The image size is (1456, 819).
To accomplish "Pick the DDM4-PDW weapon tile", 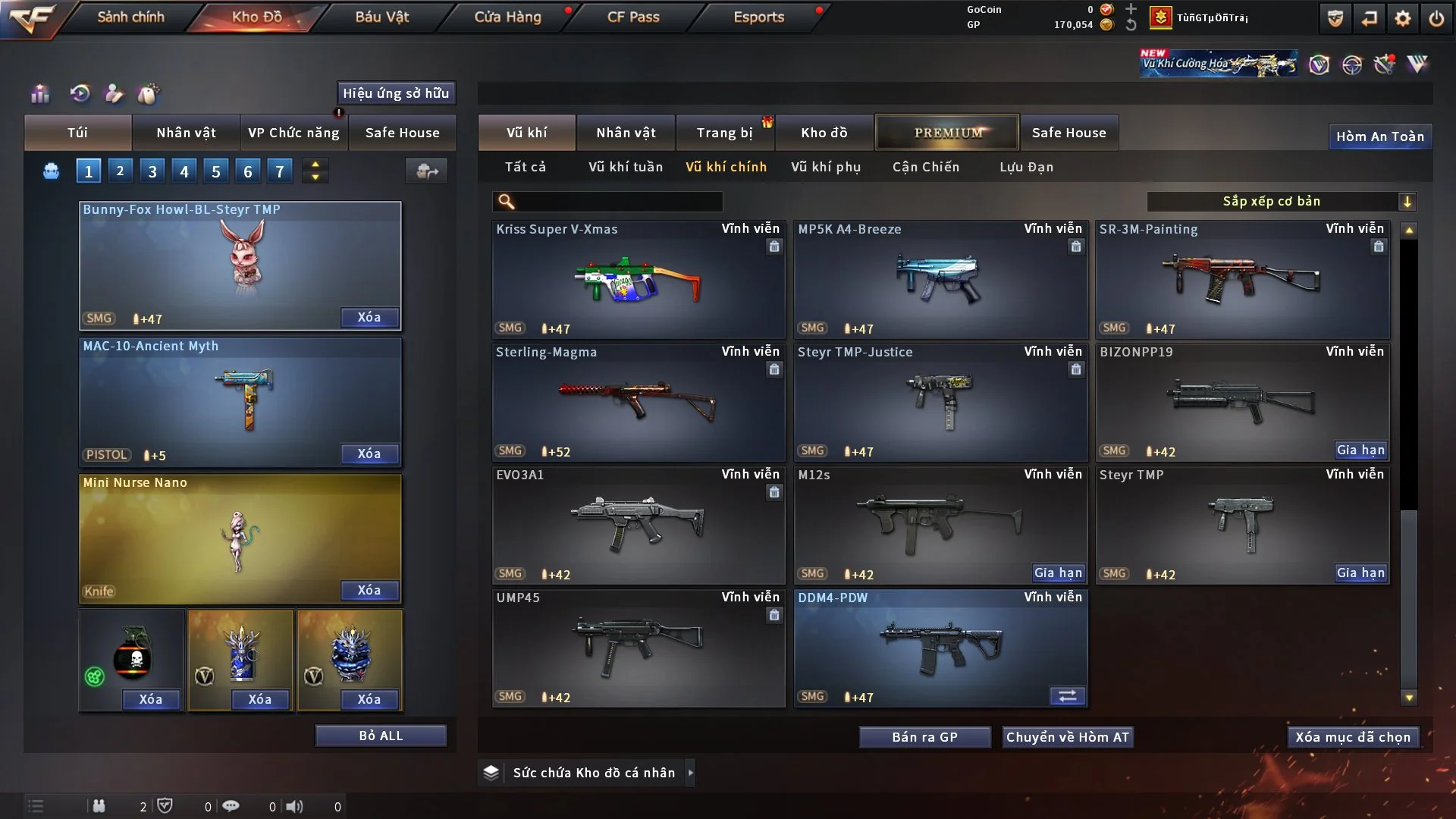I will coord(940,648).
